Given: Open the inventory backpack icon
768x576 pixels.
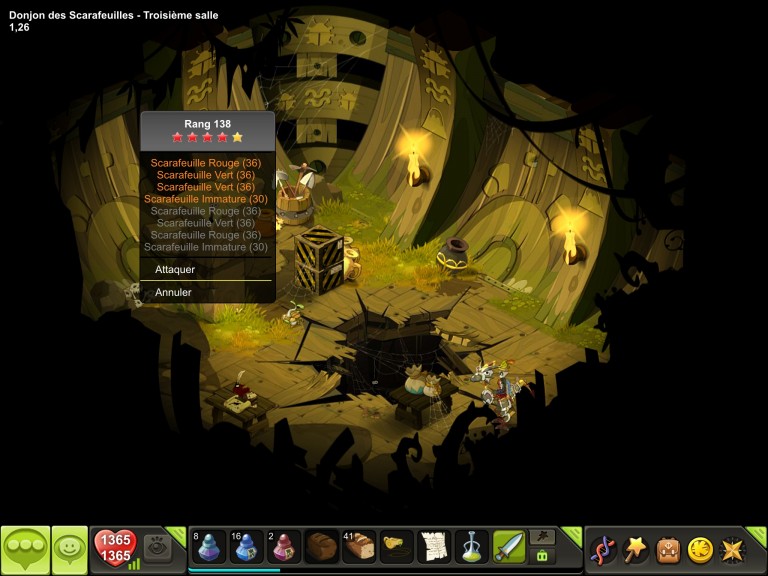Looking at the screenshot, I should (667, 549).
